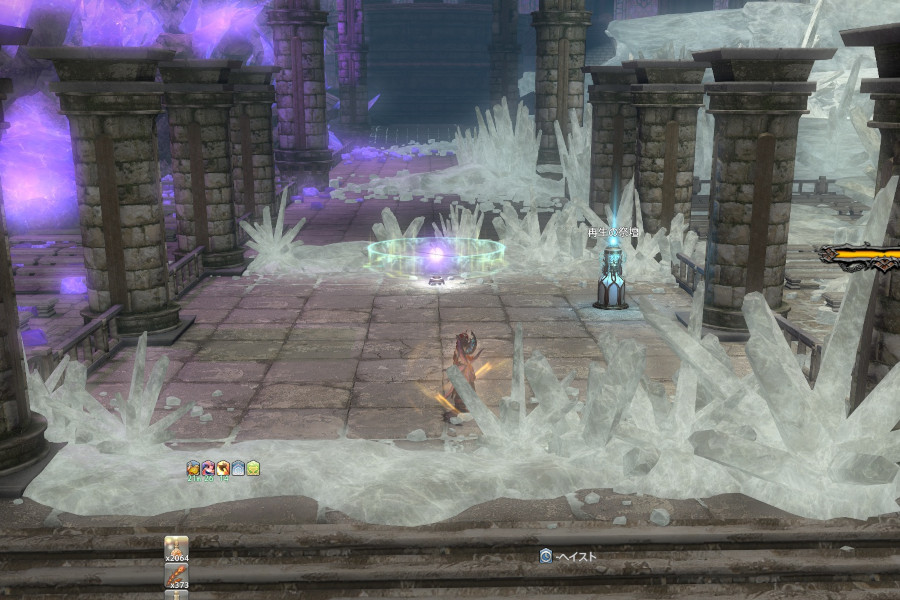Click the first buff icon with 21m timer

point(193,467)
